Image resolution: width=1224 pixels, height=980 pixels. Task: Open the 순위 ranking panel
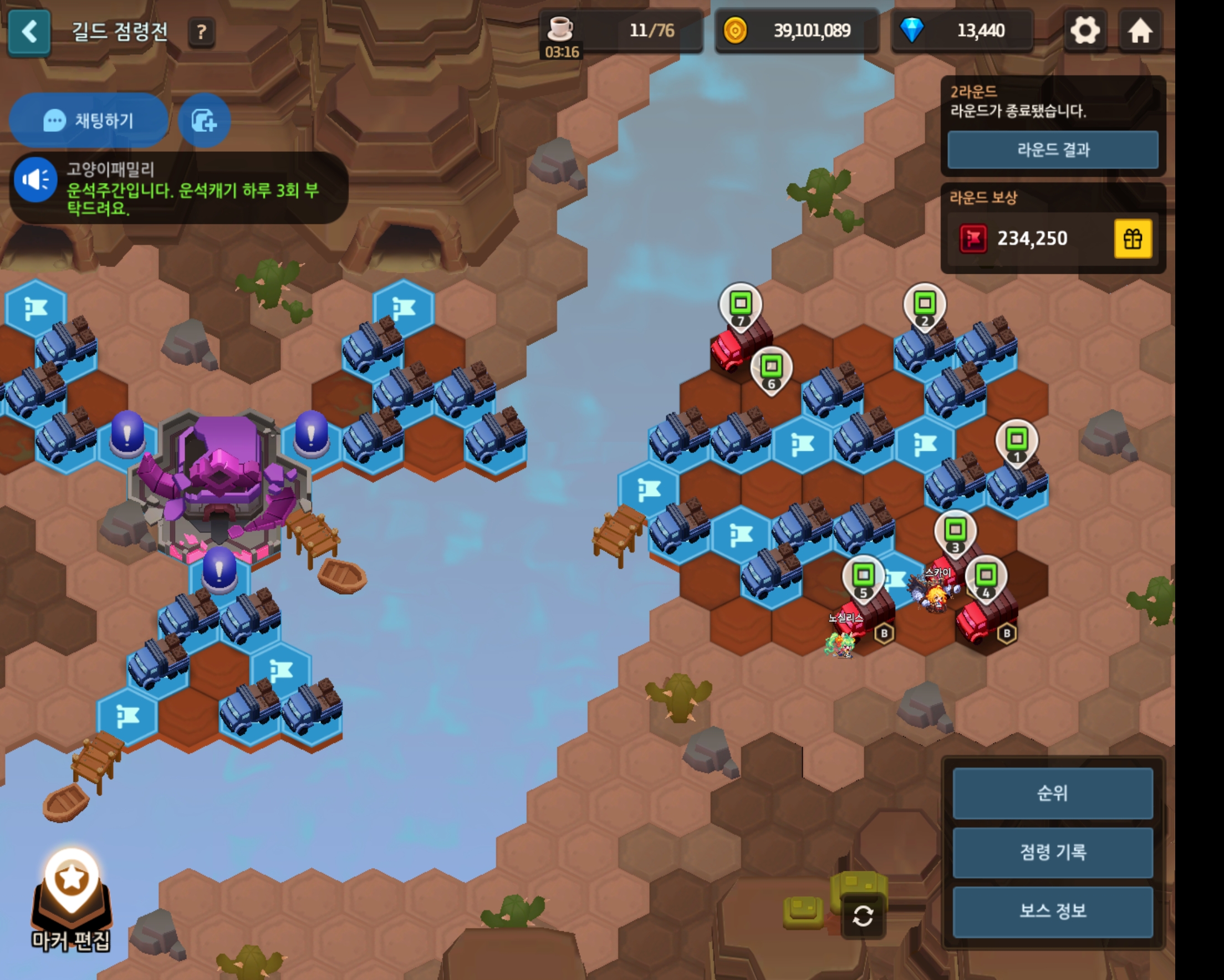tap(1053, 793)
